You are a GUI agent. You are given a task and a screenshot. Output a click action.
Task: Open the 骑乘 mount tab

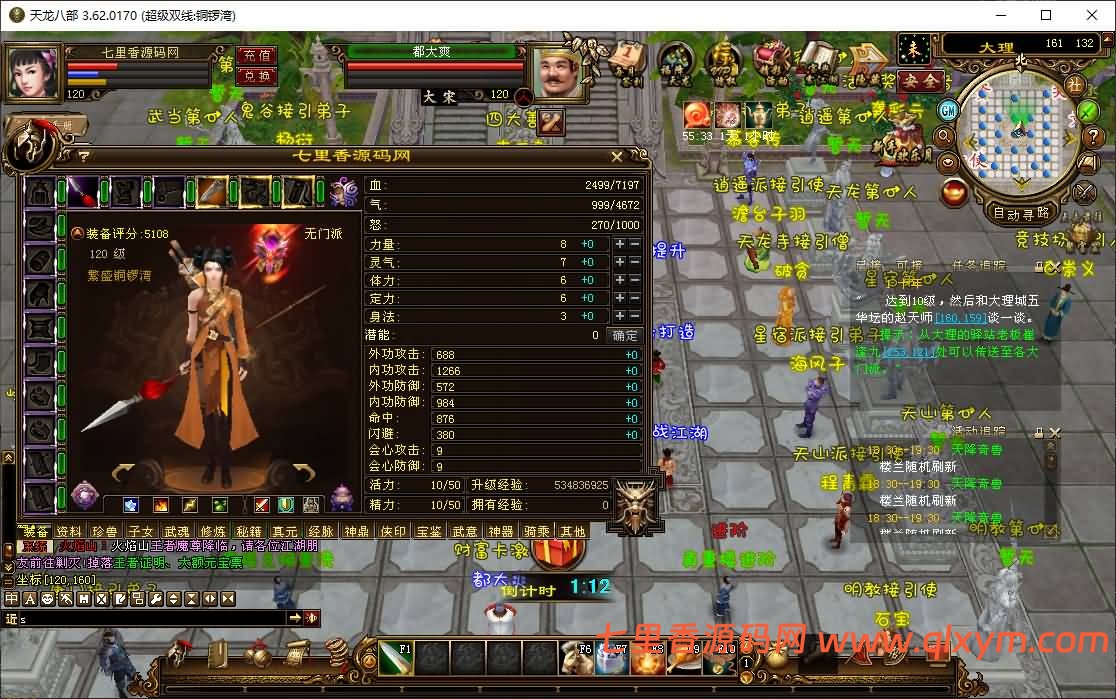[537, 532]
